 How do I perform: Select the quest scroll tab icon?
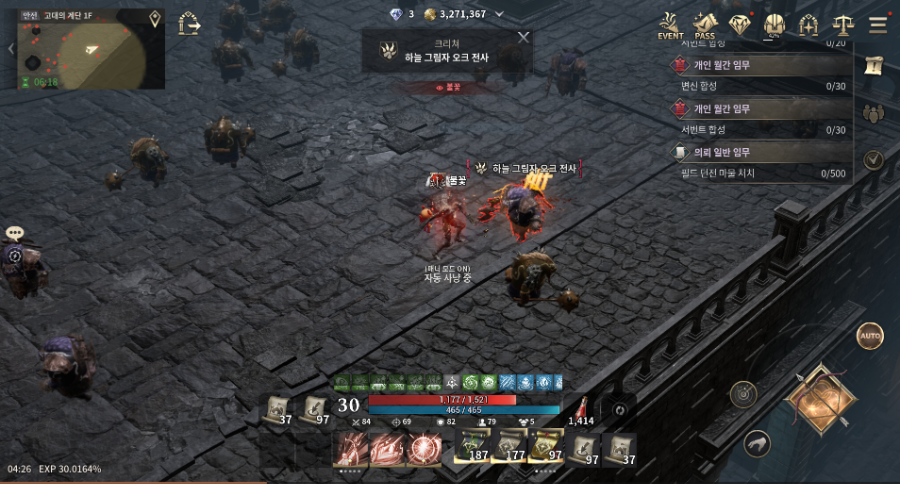point(873,65)
